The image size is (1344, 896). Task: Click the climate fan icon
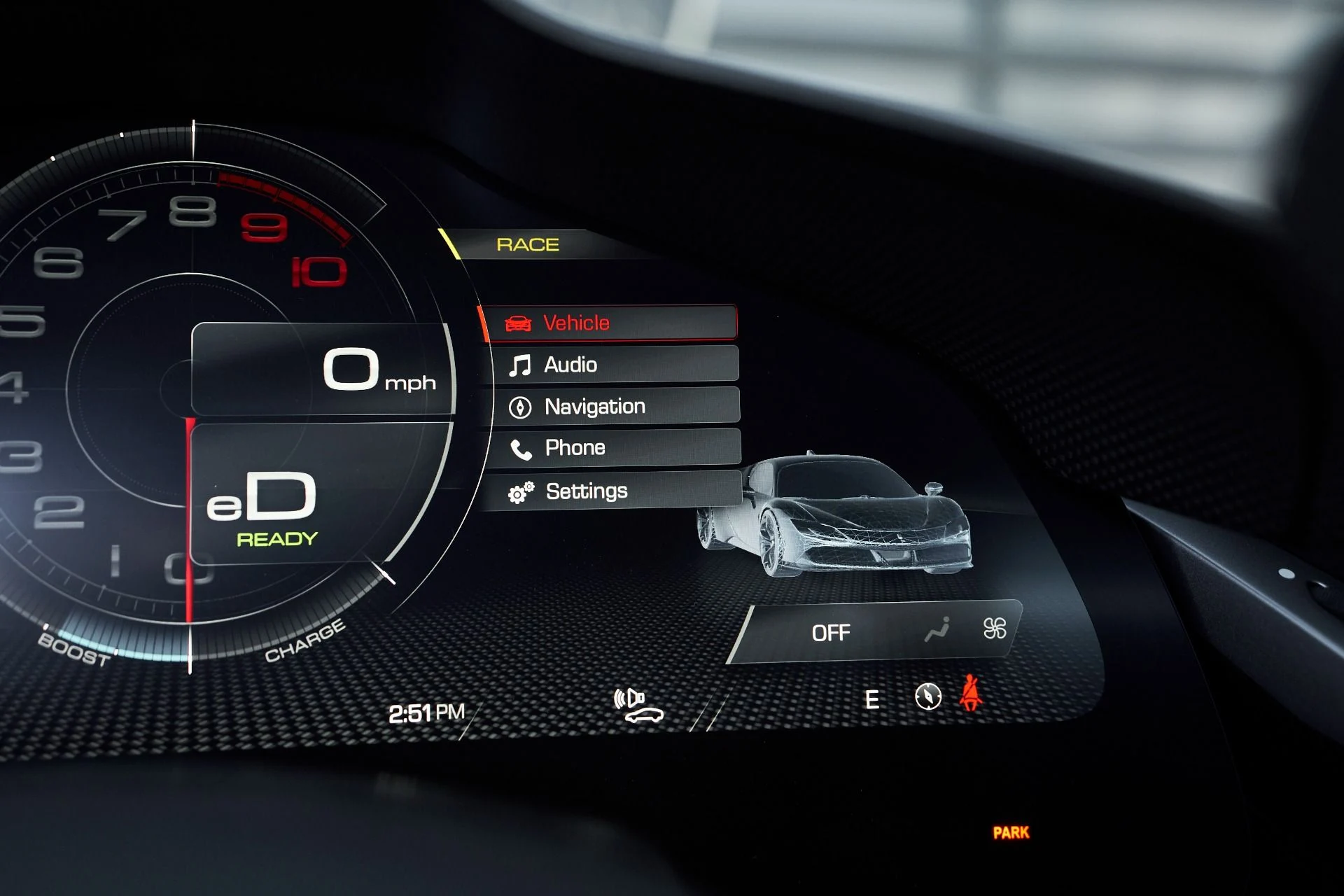pyautogui.click(x=994, y=628)
